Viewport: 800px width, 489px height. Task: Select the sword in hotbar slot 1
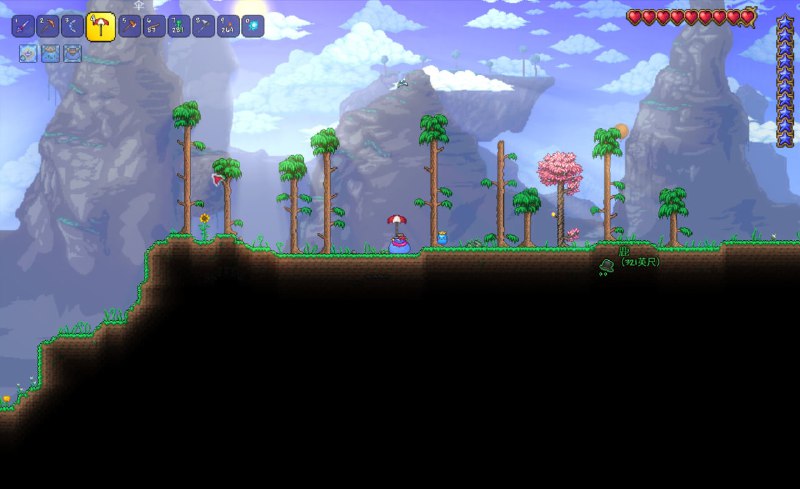point(23,26)
